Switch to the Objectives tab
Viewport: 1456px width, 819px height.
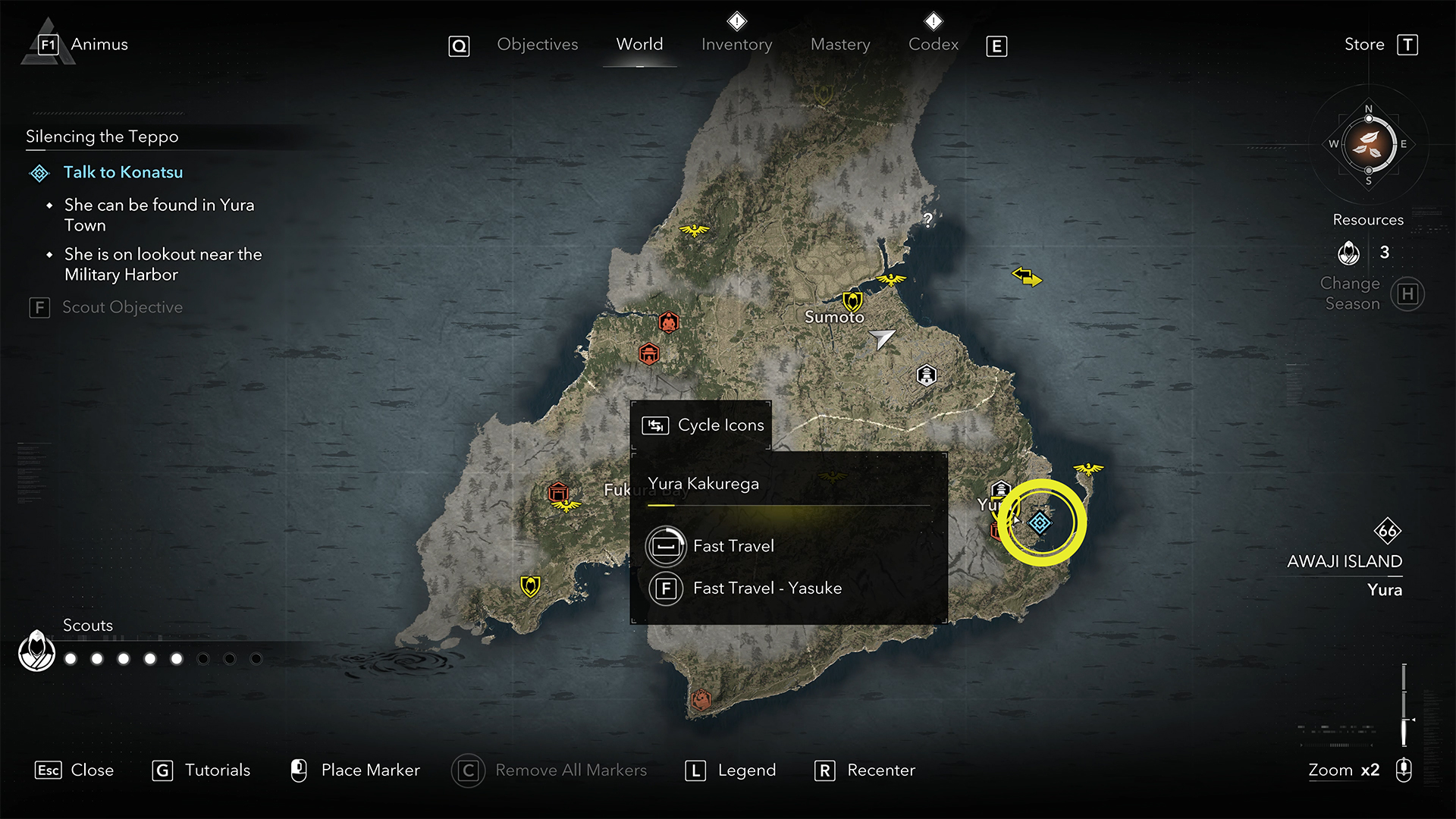(x=537, y=45)
